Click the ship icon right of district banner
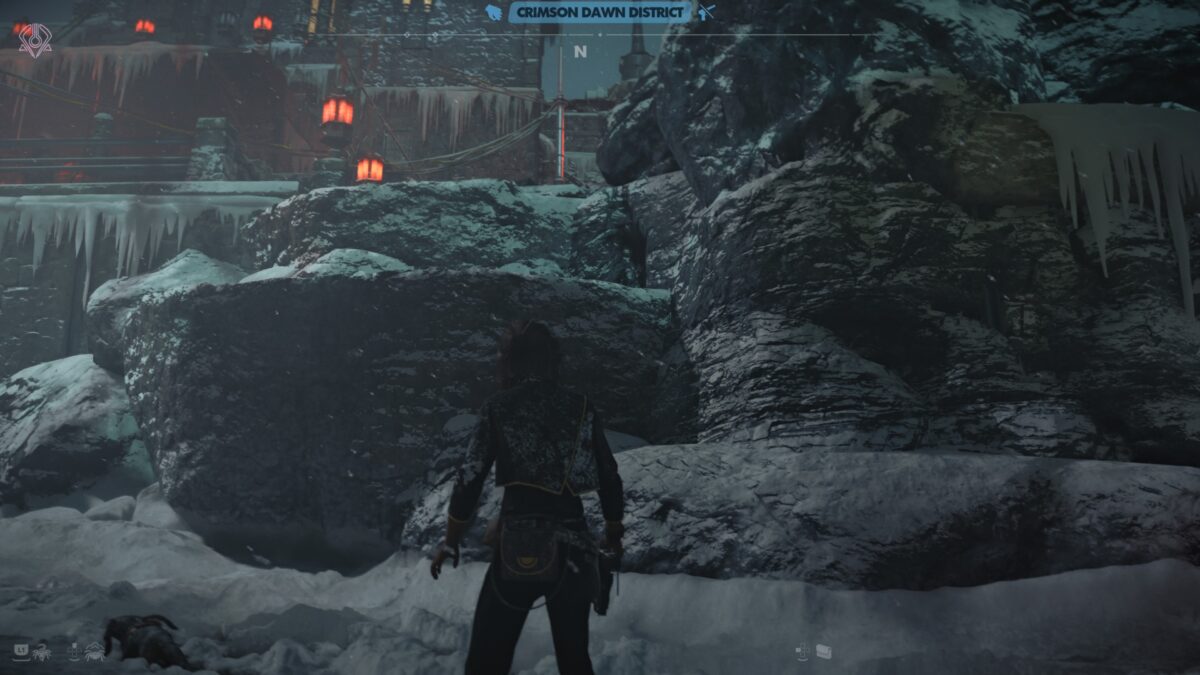 pos(707,13)
